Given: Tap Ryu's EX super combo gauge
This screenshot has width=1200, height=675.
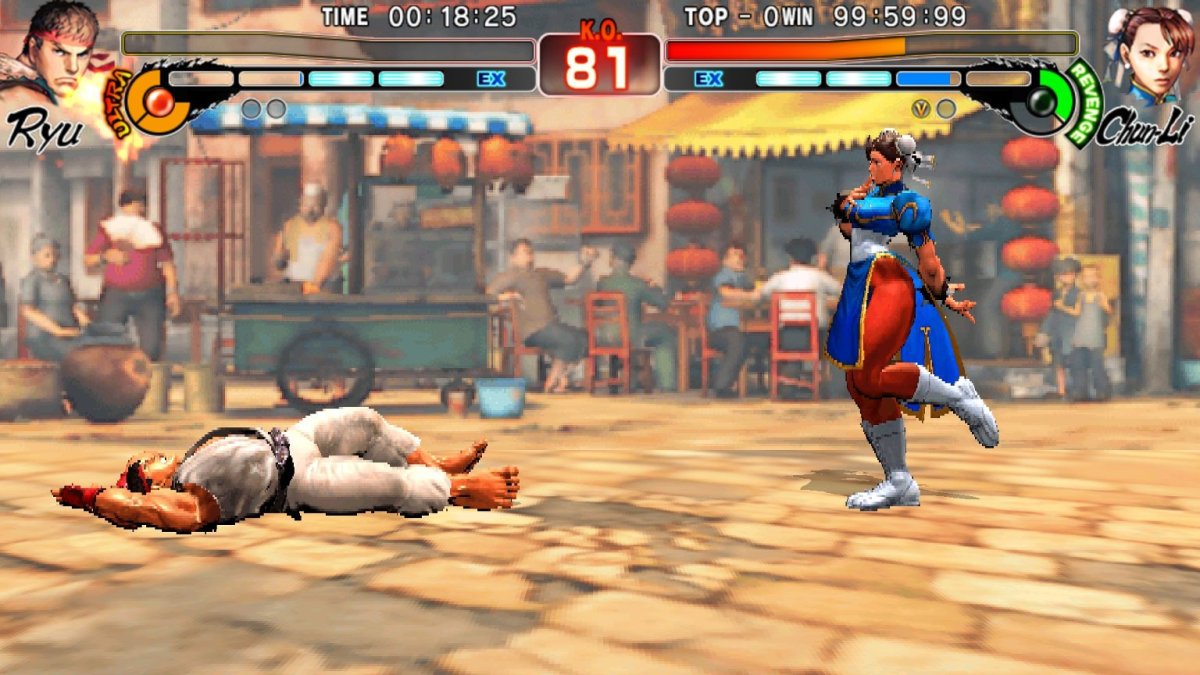Looking at the screenshot, I should (x=340, y=79).
